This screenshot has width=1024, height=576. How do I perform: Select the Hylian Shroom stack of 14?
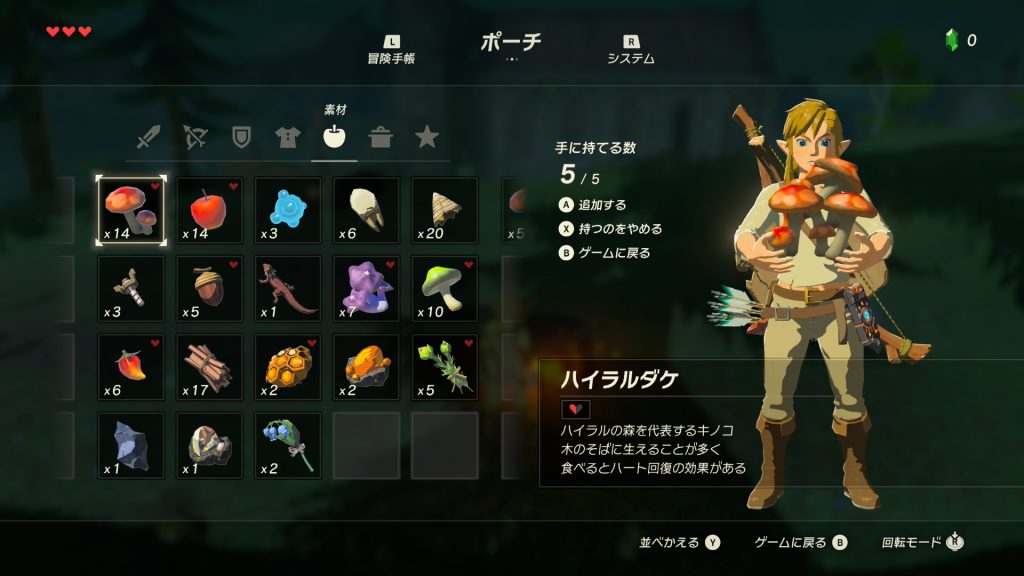131,210
